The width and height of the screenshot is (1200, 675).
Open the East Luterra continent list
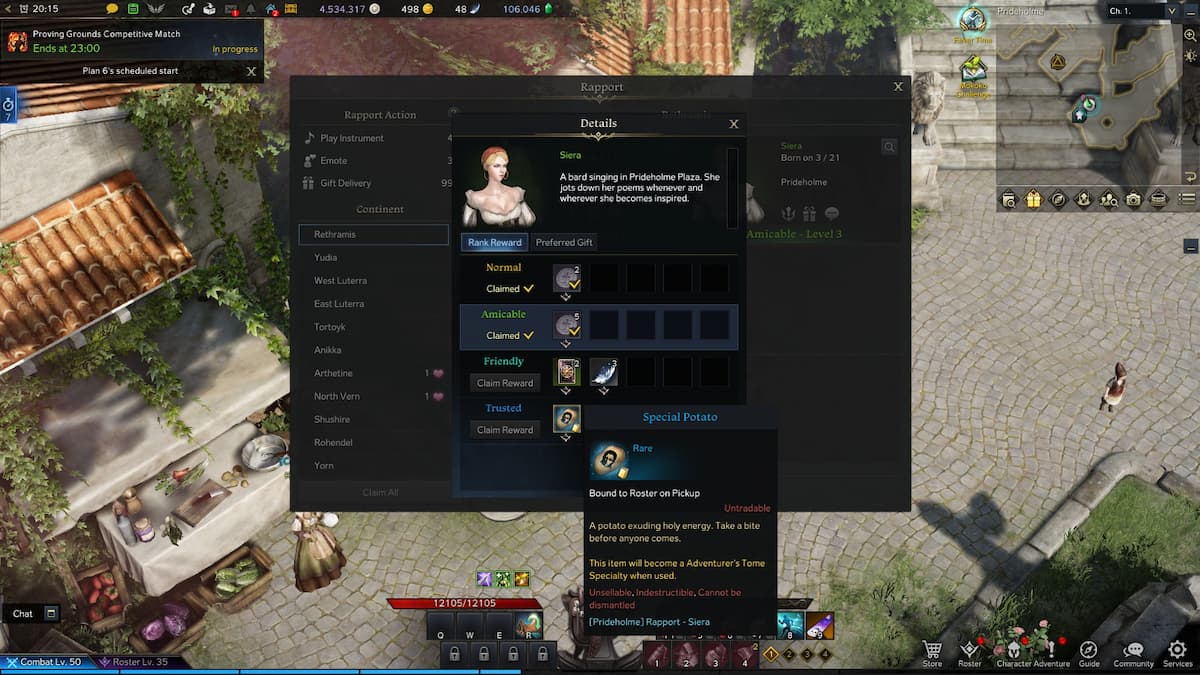point(339,304)
